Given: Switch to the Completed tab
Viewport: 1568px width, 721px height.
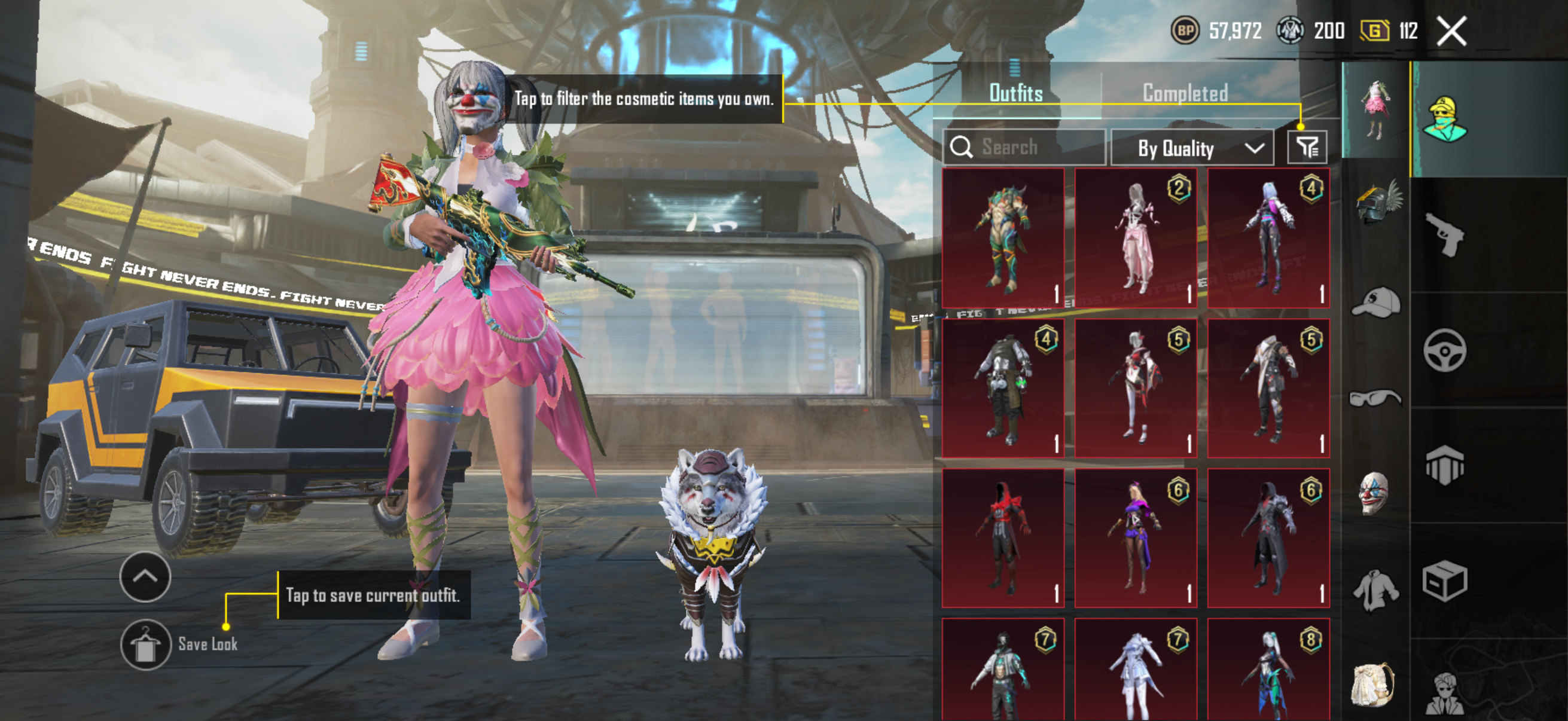Looking at the screenshot, I should tap(1185, 93).
